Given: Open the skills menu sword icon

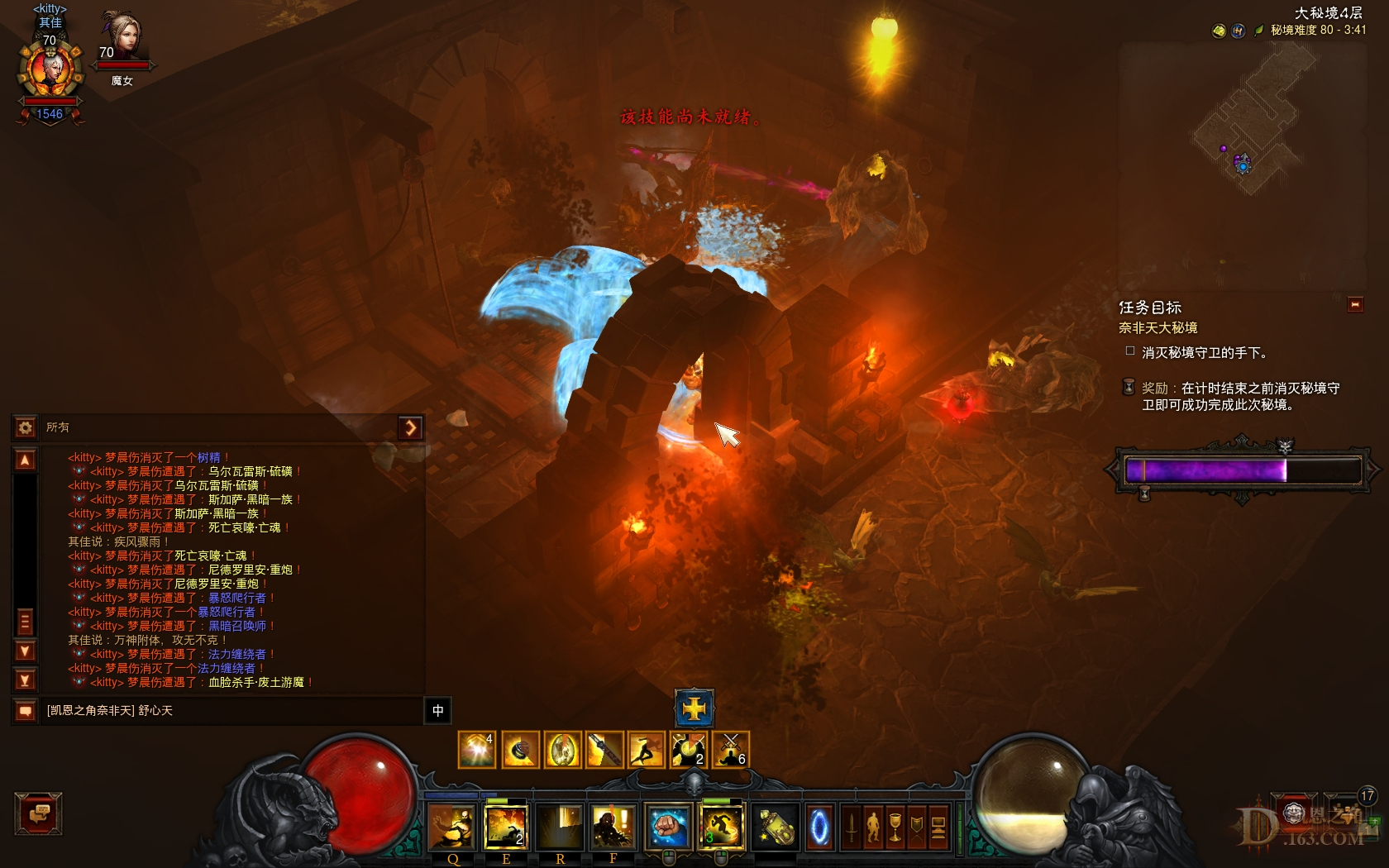Looking at the screenshot, I should coord(852,827).
